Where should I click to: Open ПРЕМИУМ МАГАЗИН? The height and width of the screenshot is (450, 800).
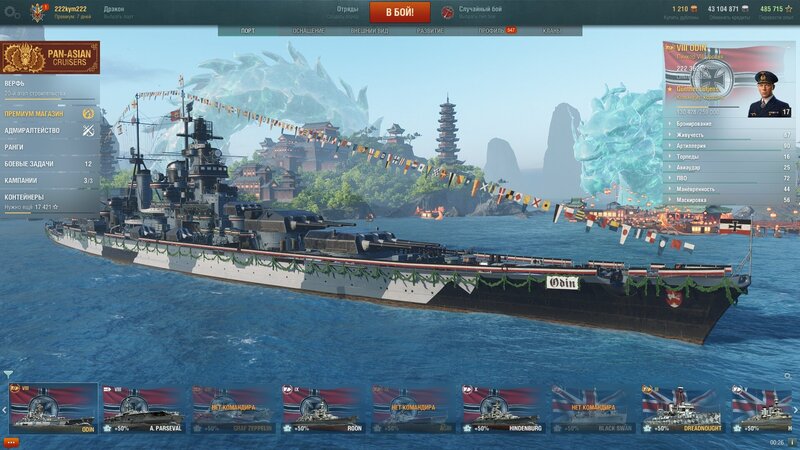pyautogui.click(x=40, y=114)
